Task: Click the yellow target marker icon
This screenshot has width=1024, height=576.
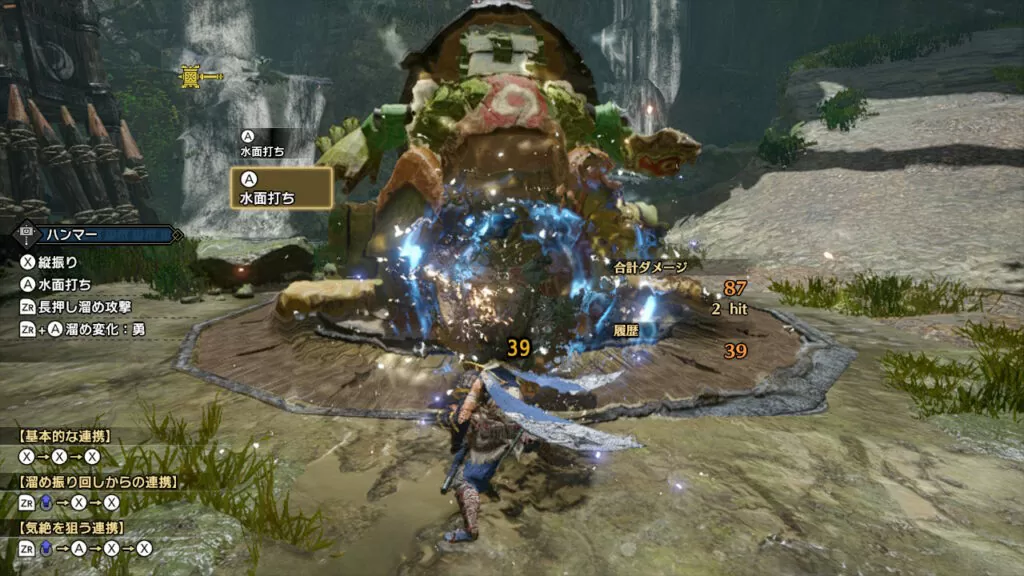Action: coord(191,76)
